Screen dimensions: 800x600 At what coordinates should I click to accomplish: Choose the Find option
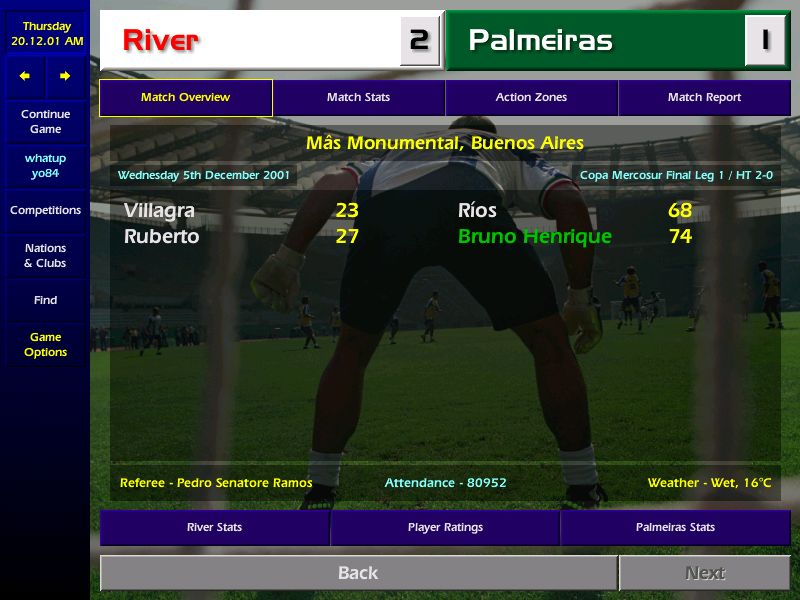pyautogui.click(x=45, y=300)
